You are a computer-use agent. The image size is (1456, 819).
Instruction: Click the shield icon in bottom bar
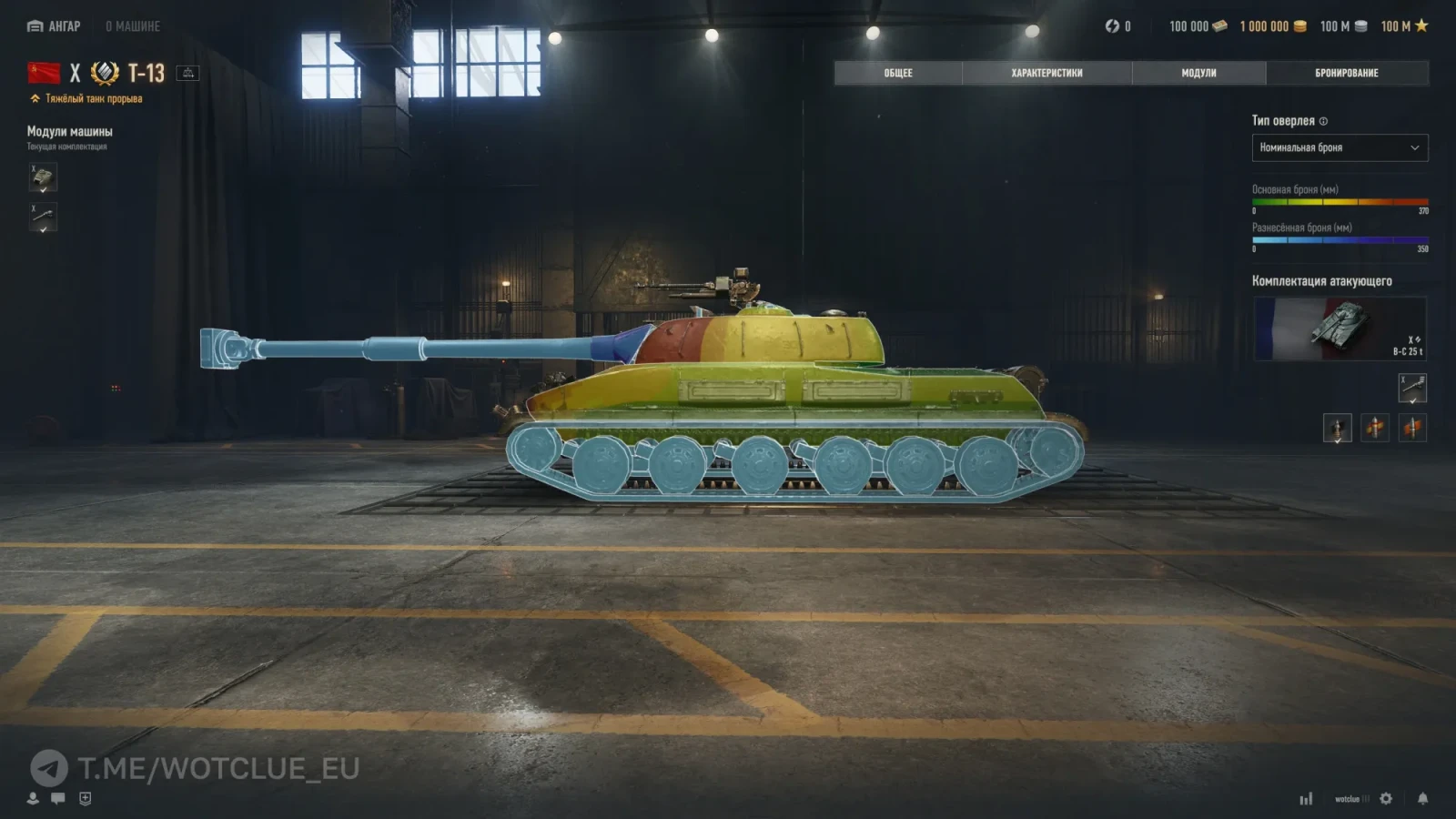[x=86, y=798]
